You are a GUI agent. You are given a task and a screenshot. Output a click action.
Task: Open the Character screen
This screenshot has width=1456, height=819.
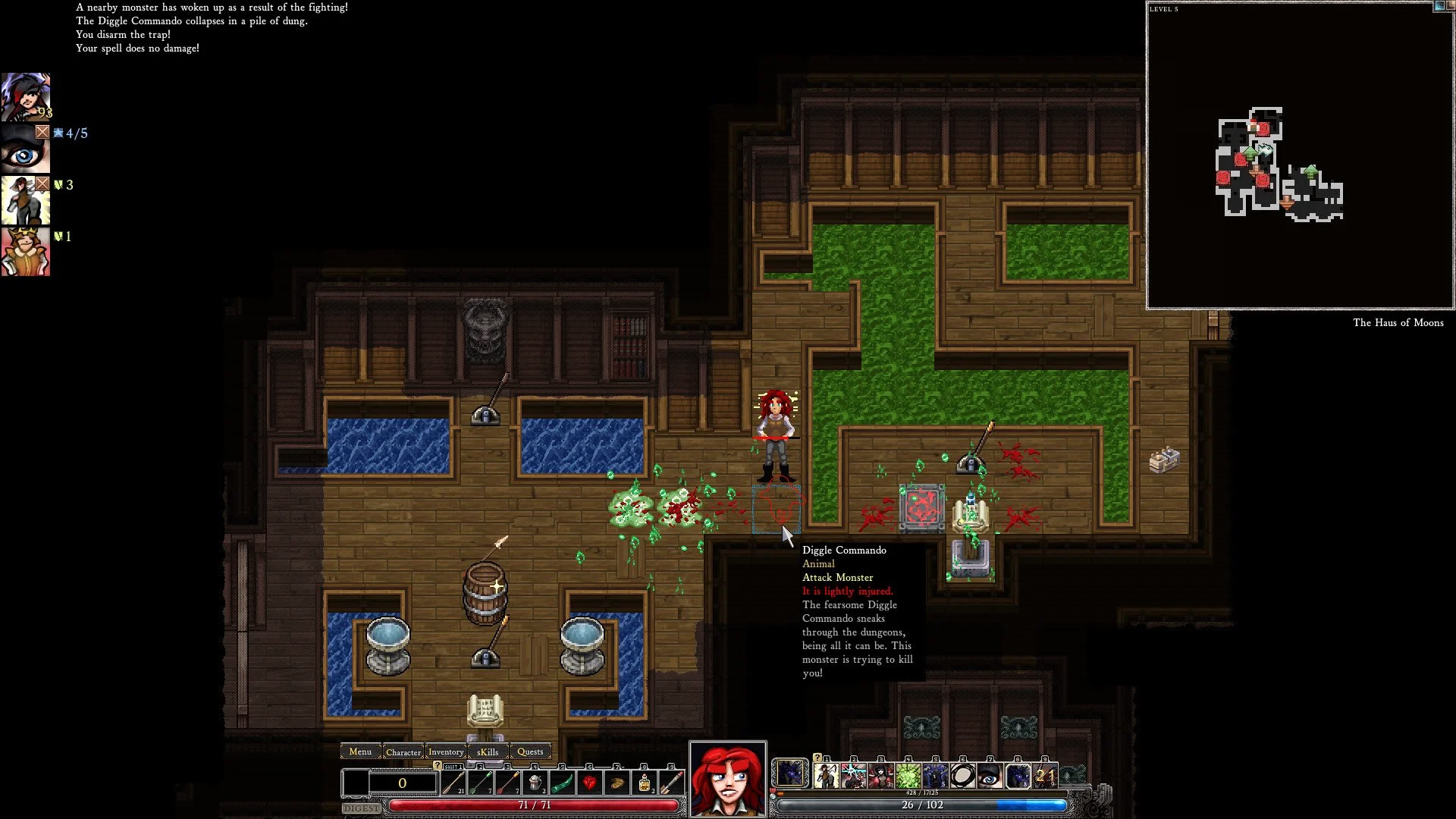pos(404,752)
